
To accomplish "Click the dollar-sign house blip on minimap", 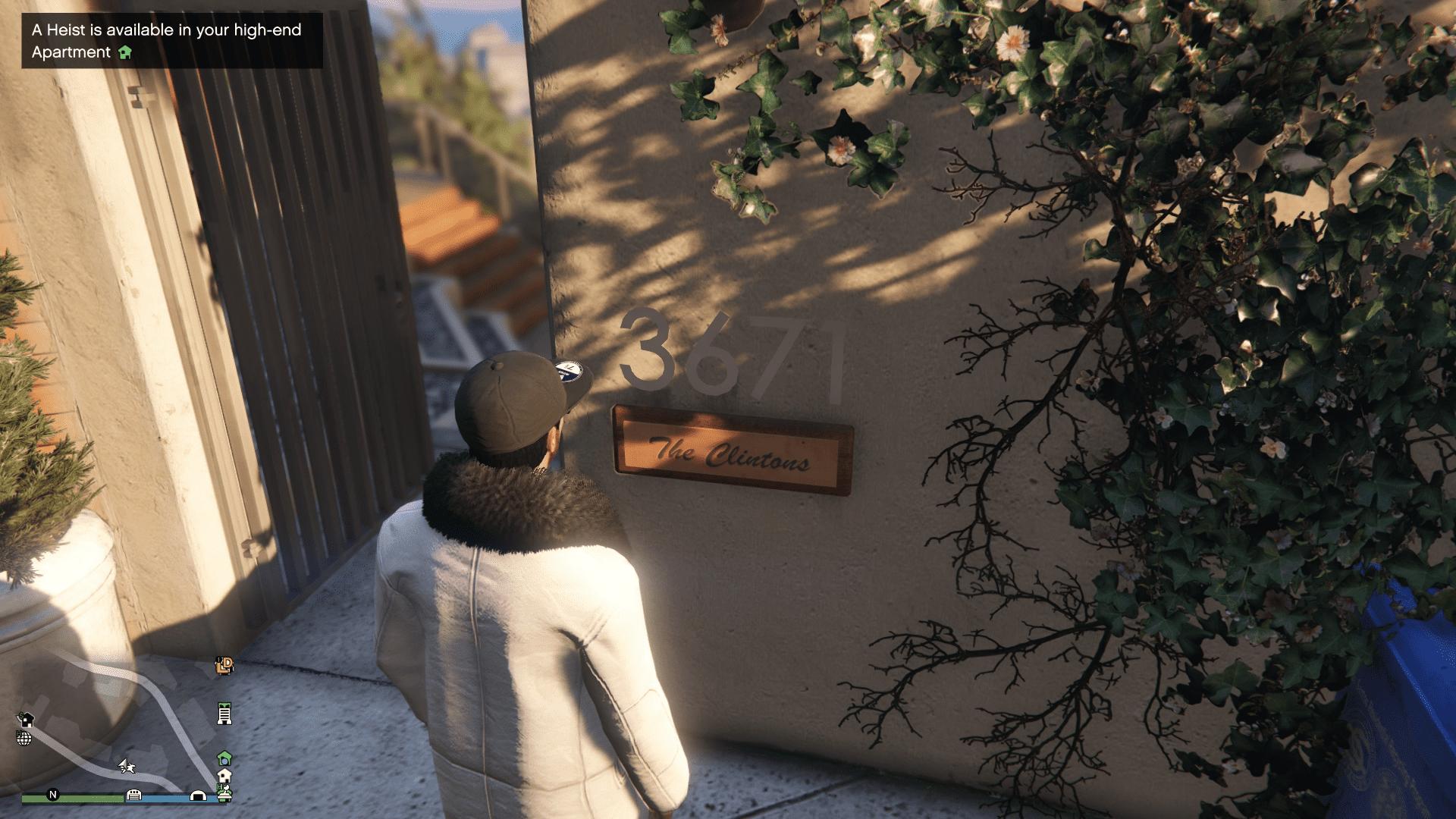I will (26, 720).
